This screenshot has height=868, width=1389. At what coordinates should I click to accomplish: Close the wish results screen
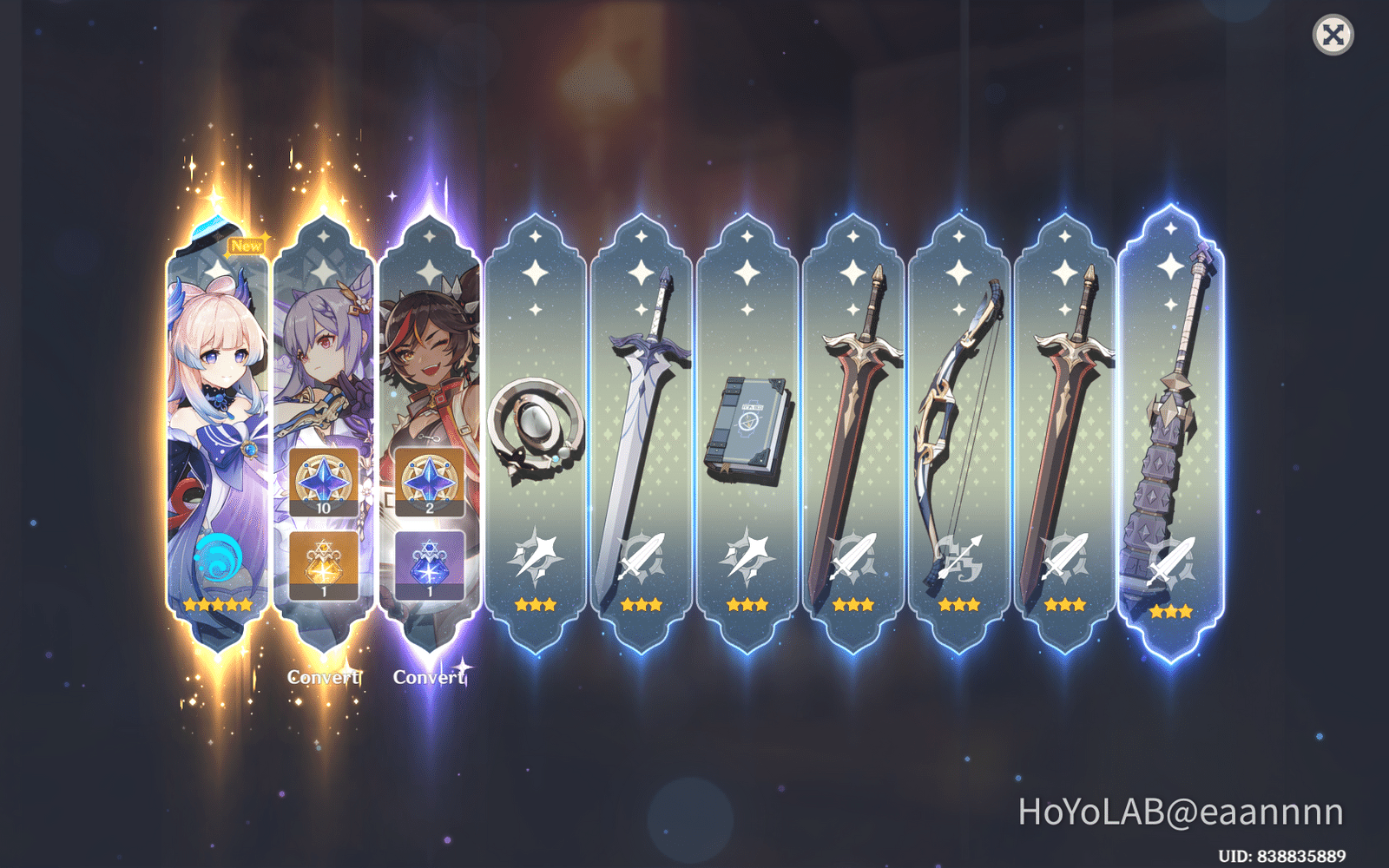(1334, 35)
